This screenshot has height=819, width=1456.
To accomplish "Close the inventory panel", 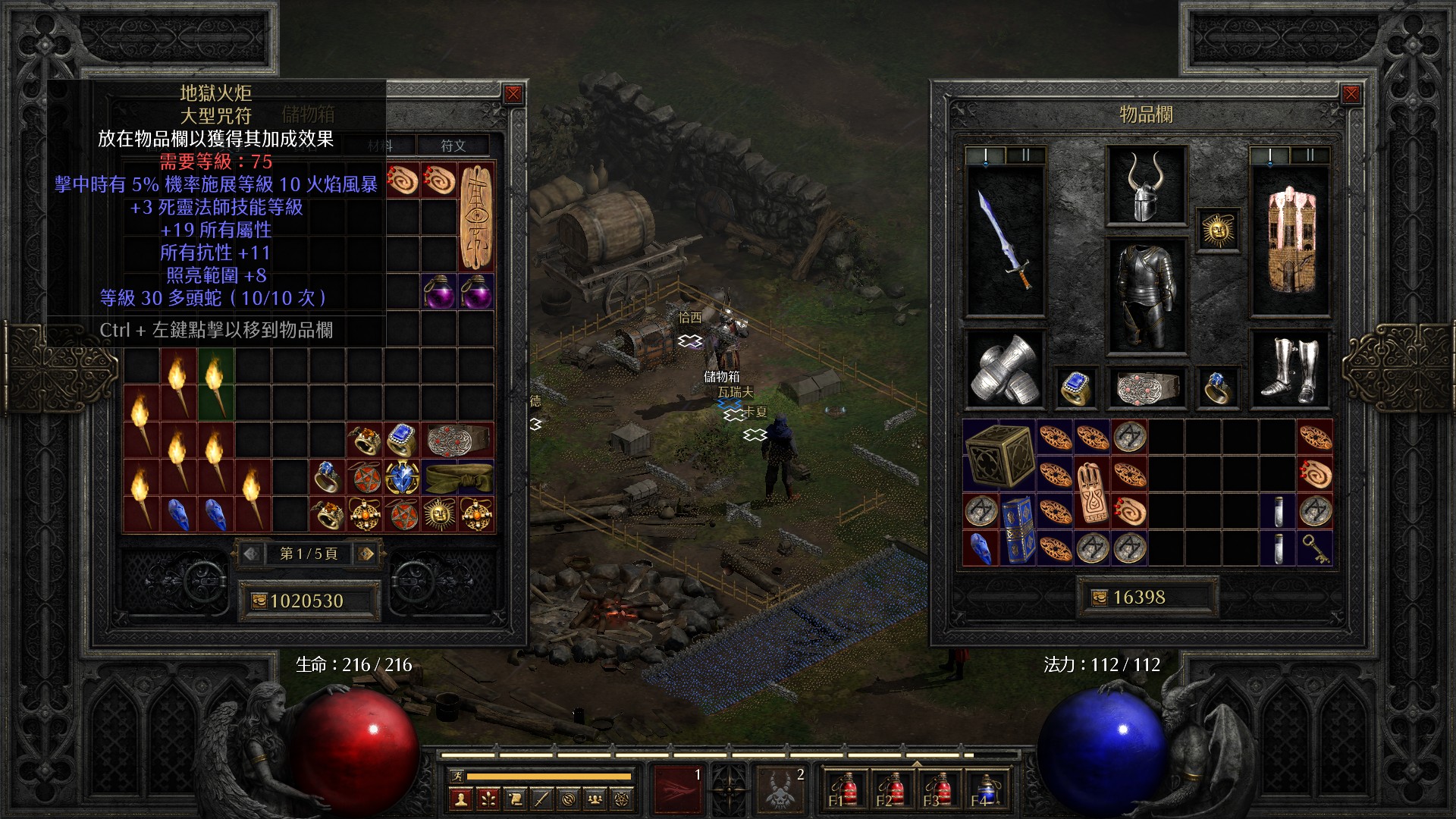I will 1351,94.
